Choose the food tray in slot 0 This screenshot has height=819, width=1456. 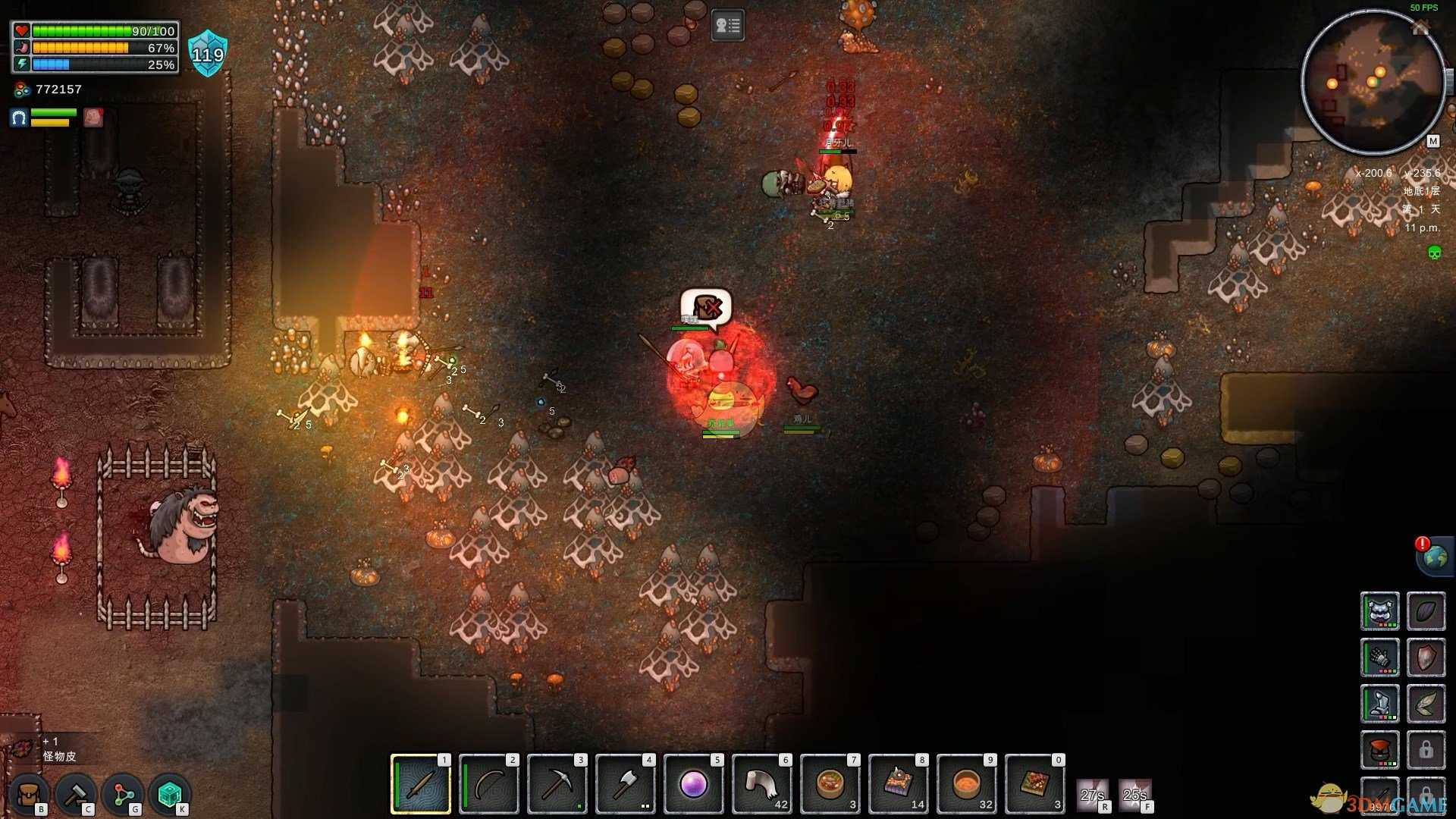1035,784
